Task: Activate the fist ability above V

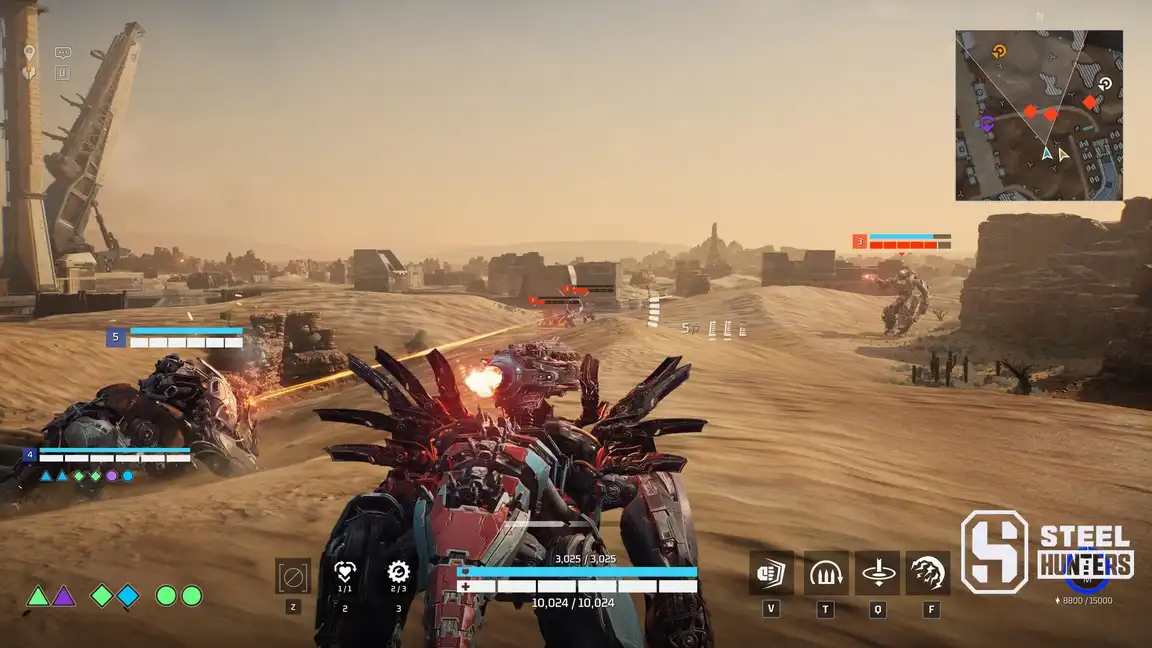Action: tap(771, 573)
